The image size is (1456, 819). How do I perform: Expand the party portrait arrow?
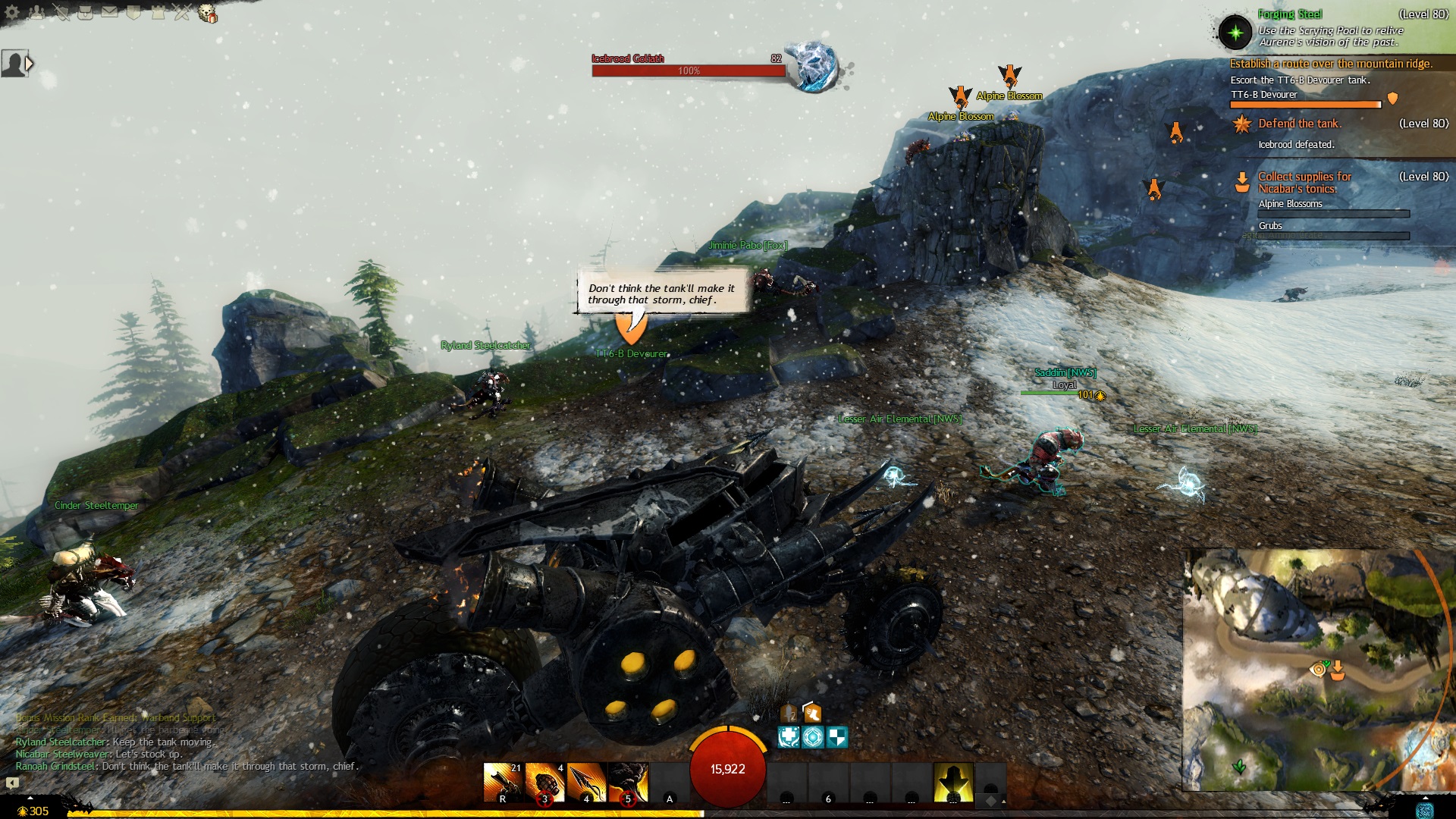[30, 64]
